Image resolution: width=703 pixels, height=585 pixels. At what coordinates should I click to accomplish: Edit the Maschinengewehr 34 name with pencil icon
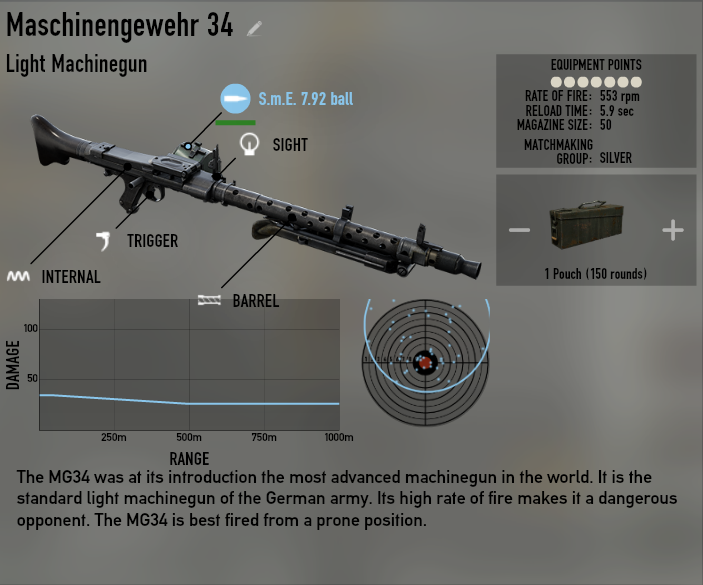coord(255,29)
